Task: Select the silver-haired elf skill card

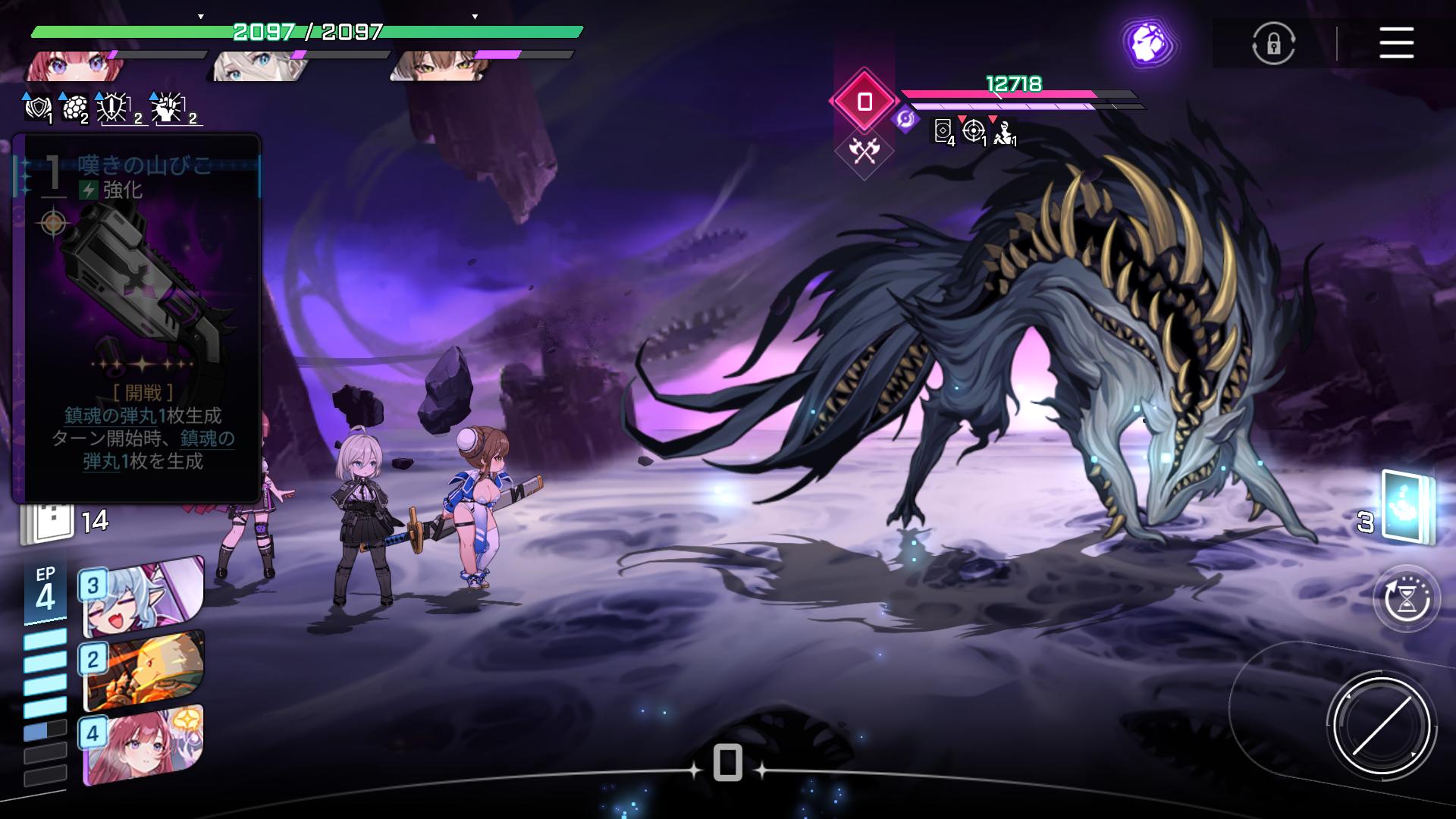Action: click(x=143, y=597)
